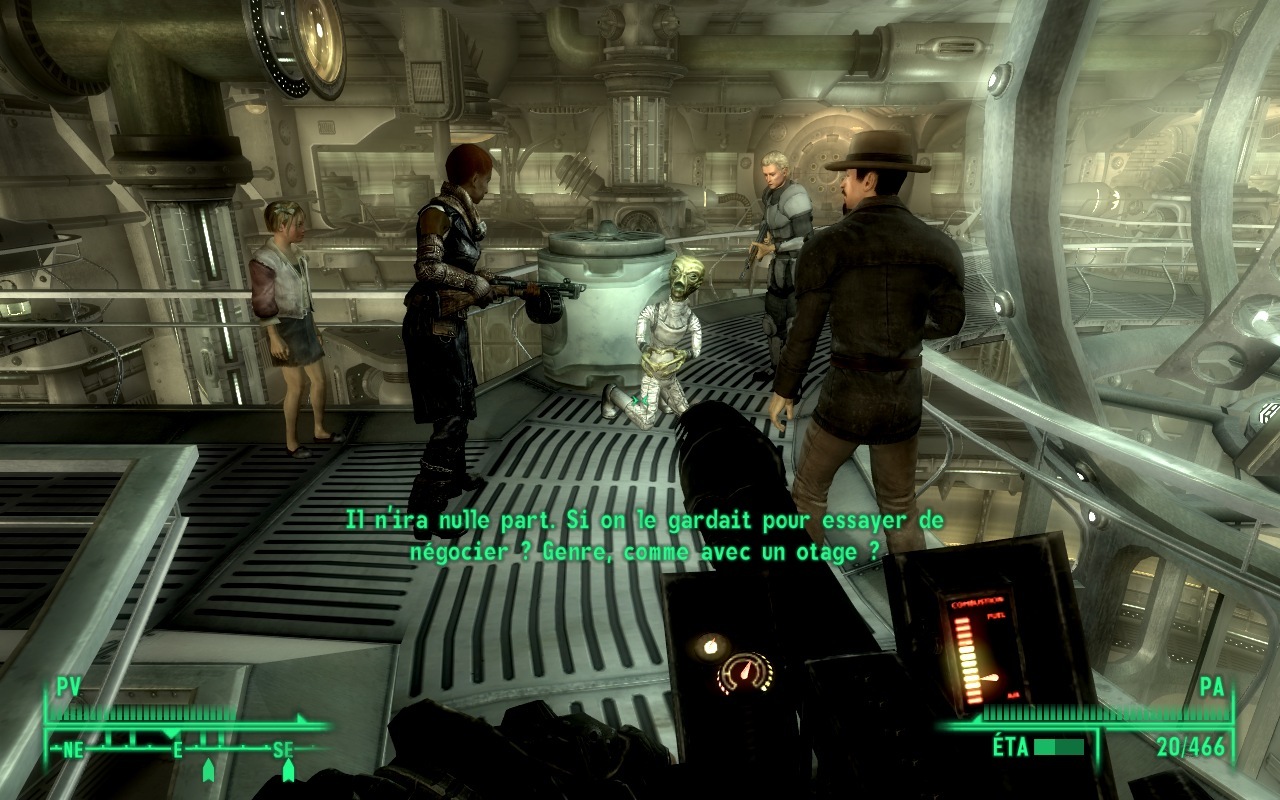Click the compass bar on the HUD

click(x=180, y=747)
